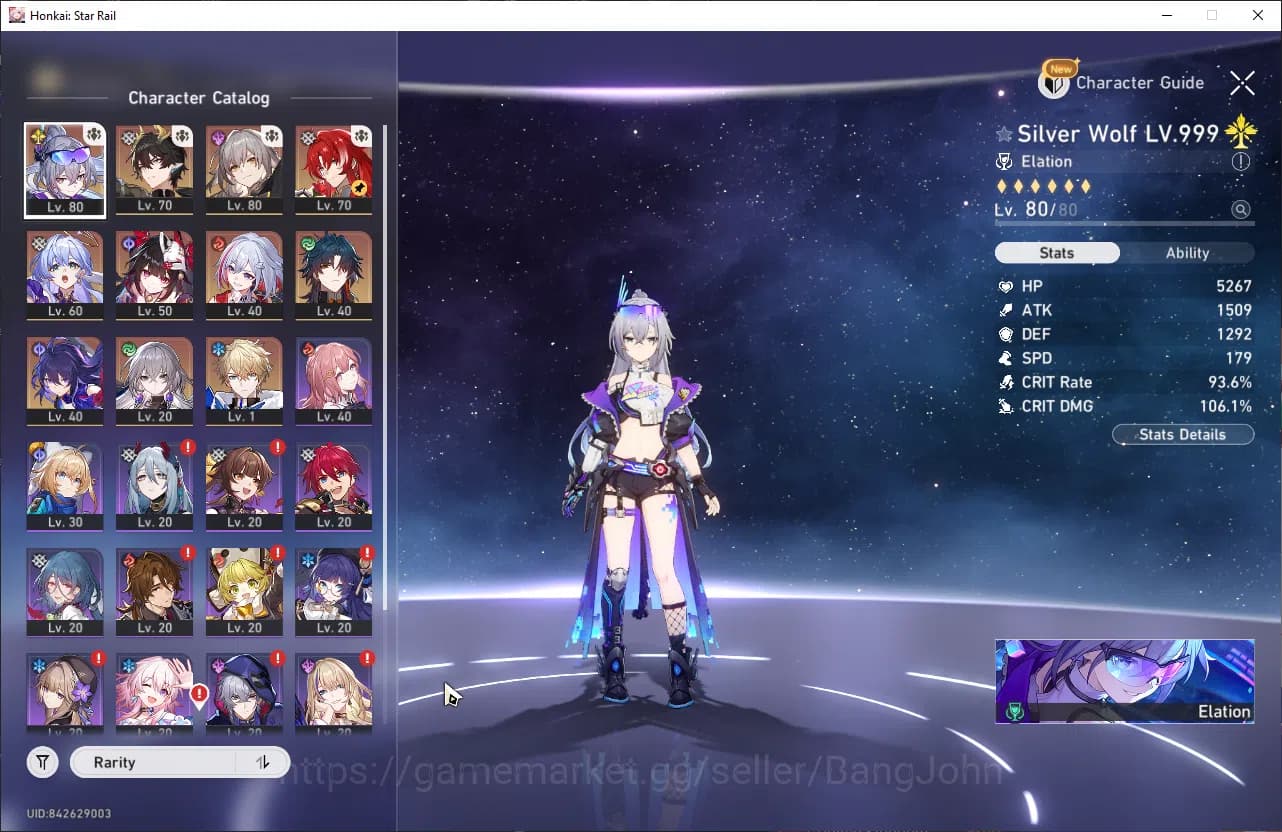Switch to the Ability tab
This screenshot has width=1282, height=832.
1189,252
